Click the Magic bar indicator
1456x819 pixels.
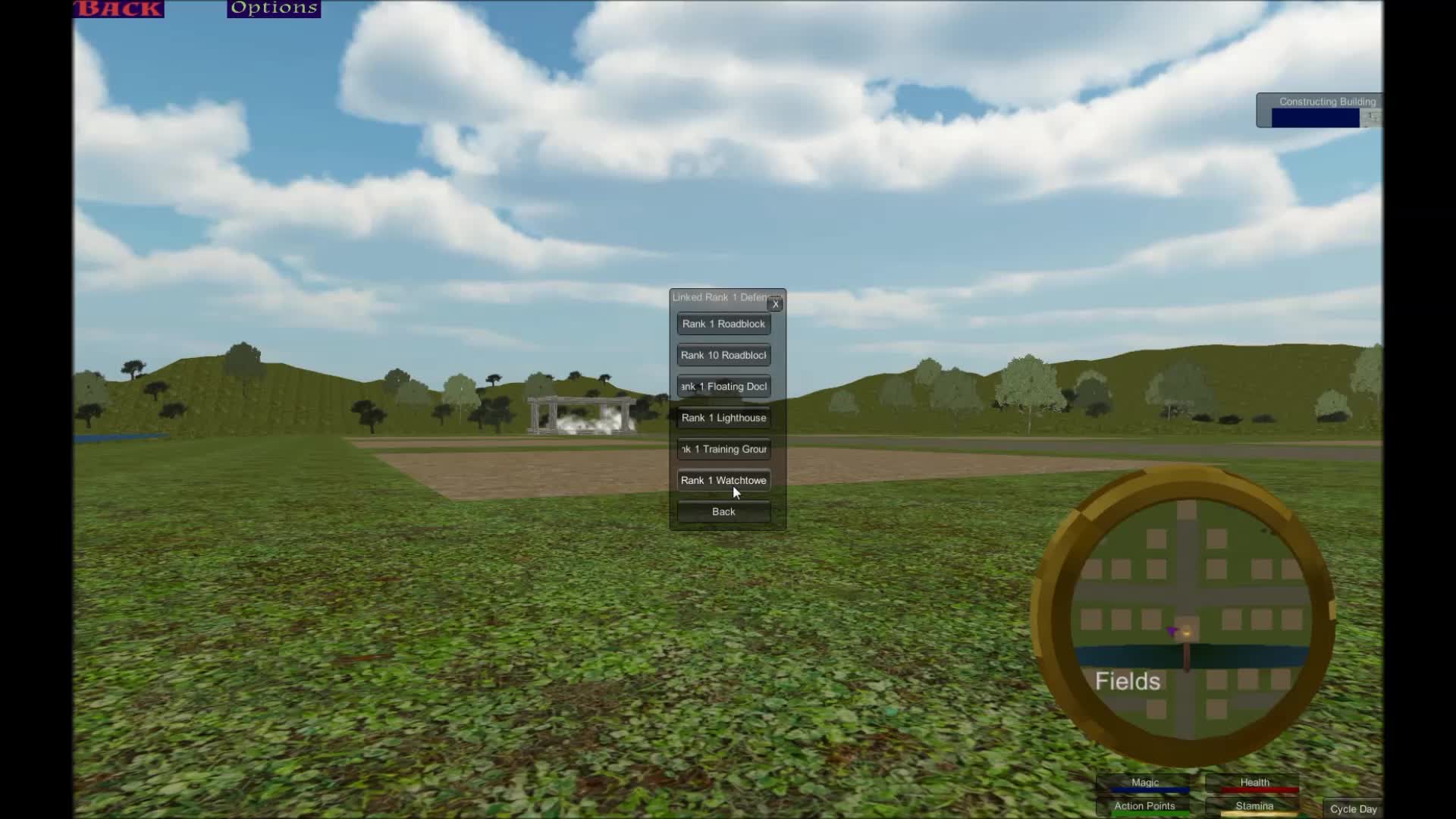click(x=1144, y=782)
